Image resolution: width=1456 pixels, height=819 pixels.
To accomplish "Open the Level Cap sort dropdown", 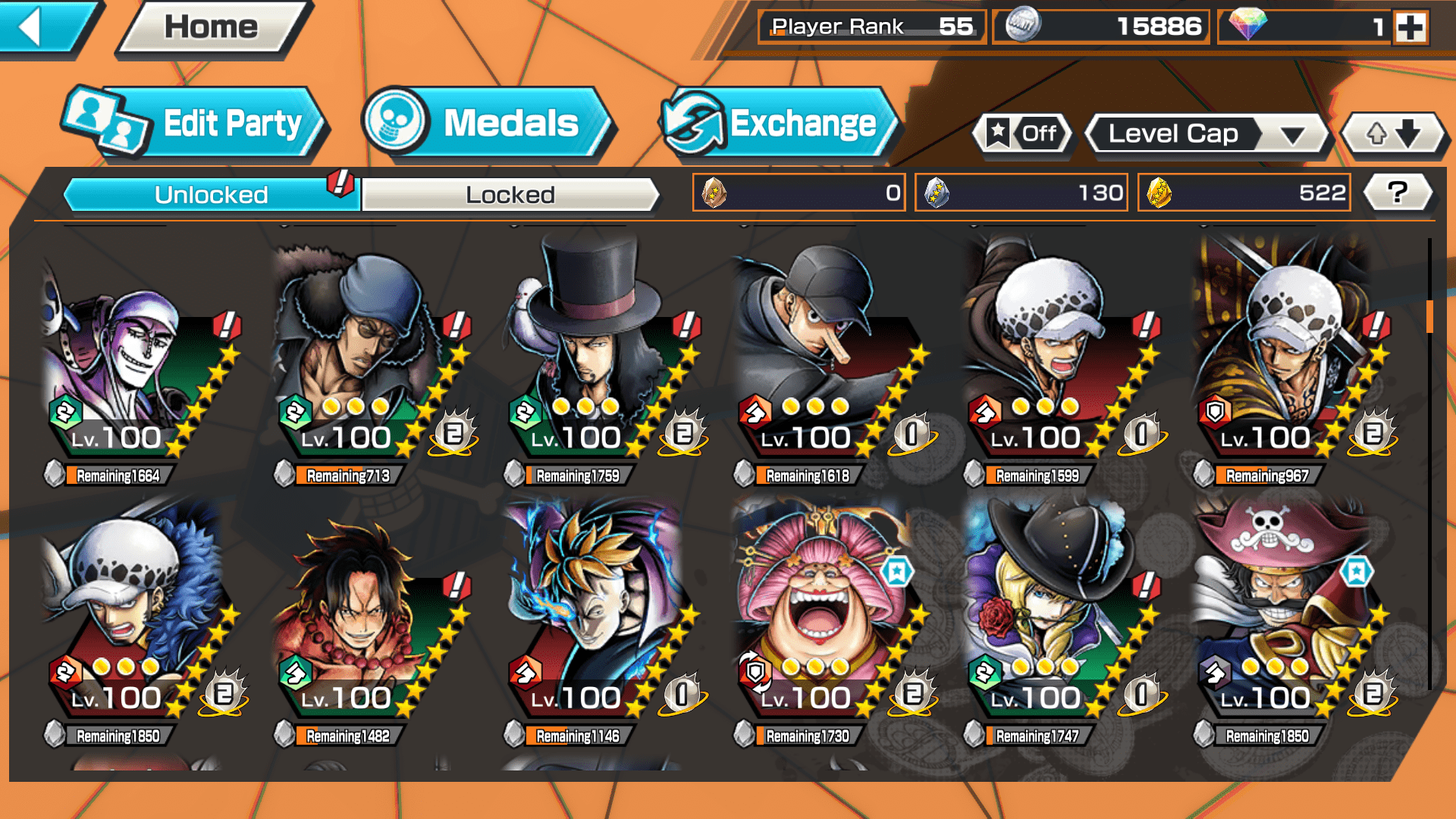I will (1207, 134).
